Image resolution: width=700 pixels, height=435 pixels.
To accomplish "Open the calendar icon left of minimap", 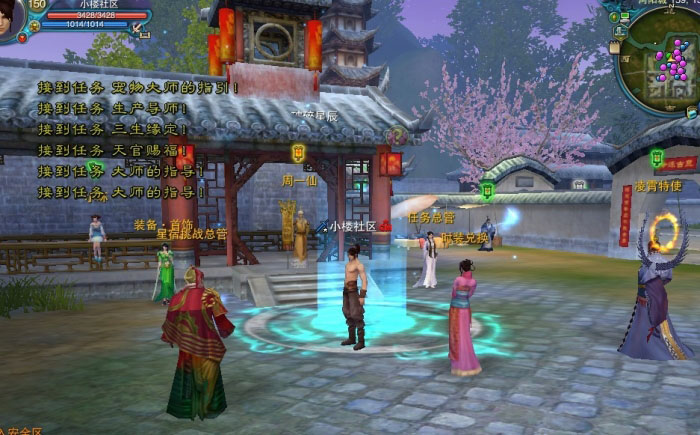I will coord(616,46).
